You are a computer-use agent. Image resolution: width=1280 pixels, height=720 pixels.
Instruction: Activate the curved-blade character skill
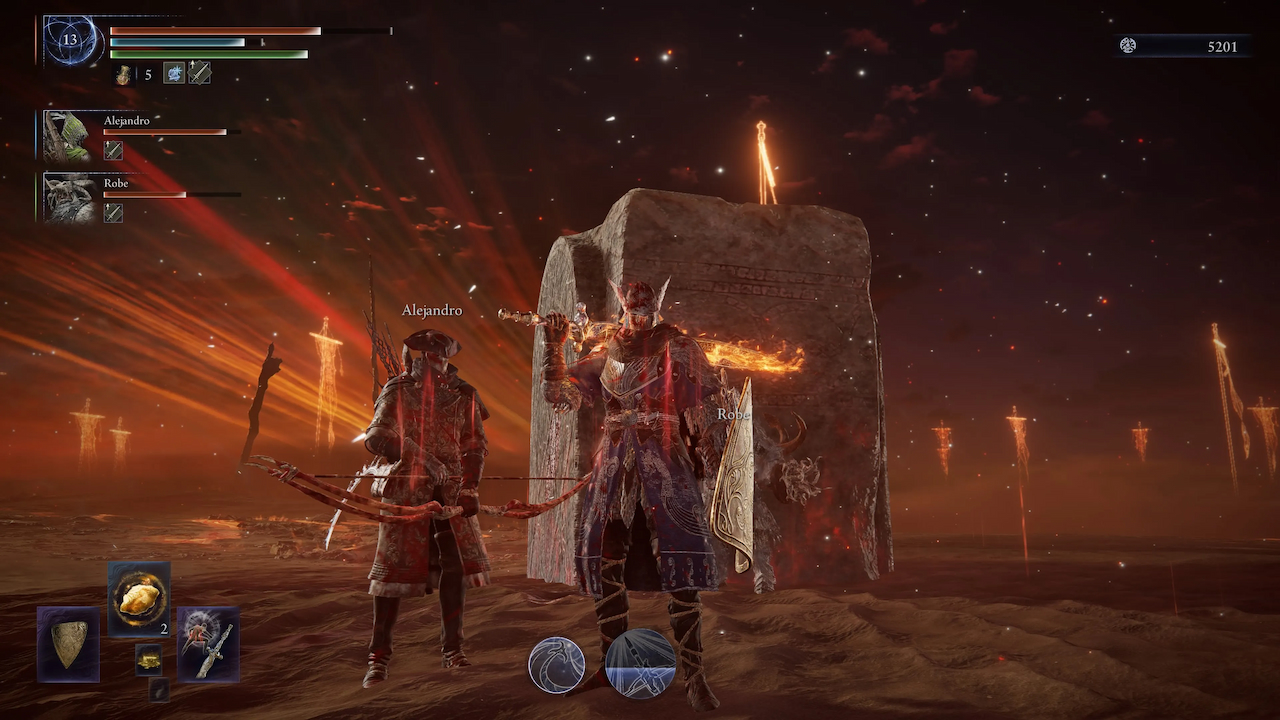click(x=557, y=665)
